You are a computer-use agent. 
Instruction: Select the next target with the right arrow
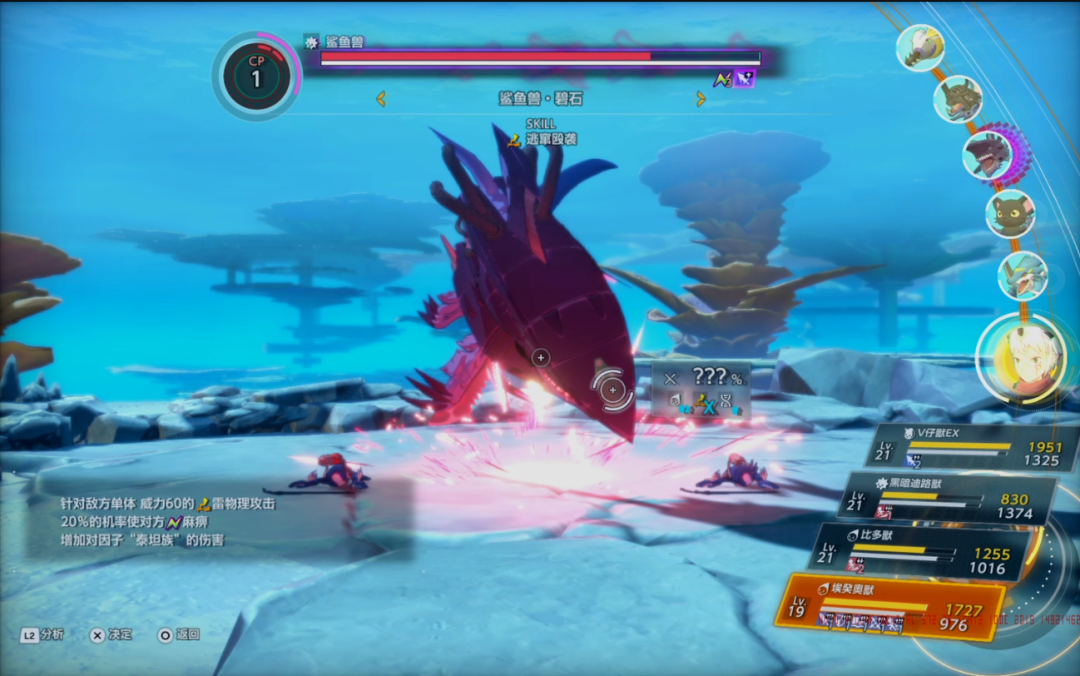[x=700, y=99]
